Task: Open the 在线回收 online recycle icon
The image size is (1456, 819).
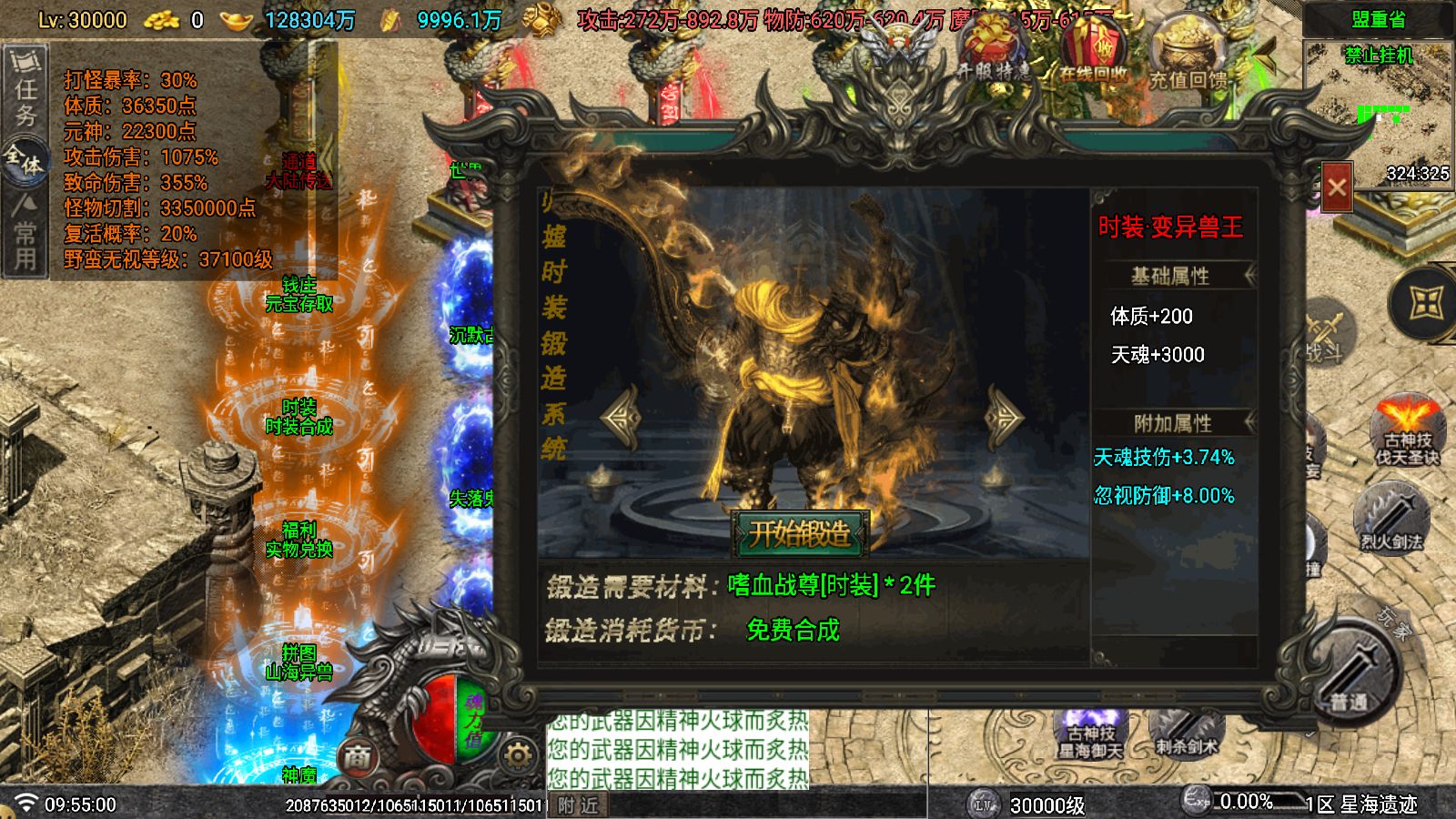Action: click(x=1092, y=53)
